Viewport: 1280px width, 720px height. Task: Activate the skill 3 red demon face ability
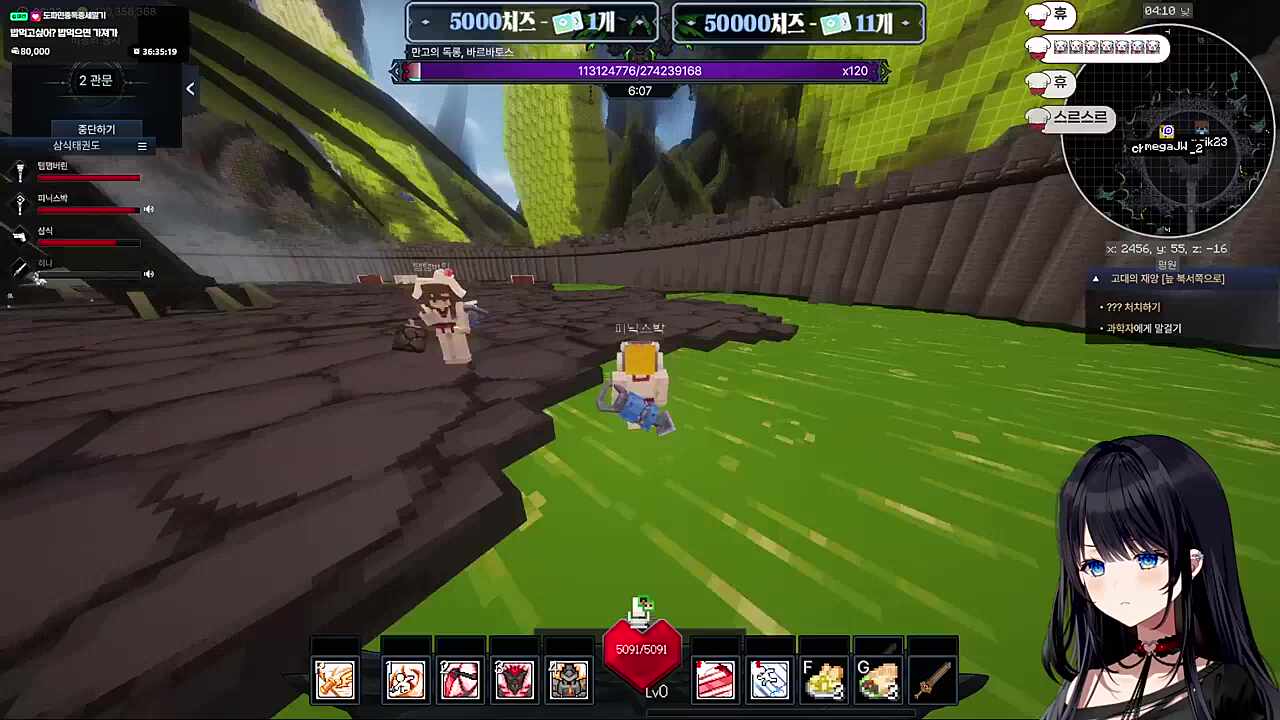(514, 680)
